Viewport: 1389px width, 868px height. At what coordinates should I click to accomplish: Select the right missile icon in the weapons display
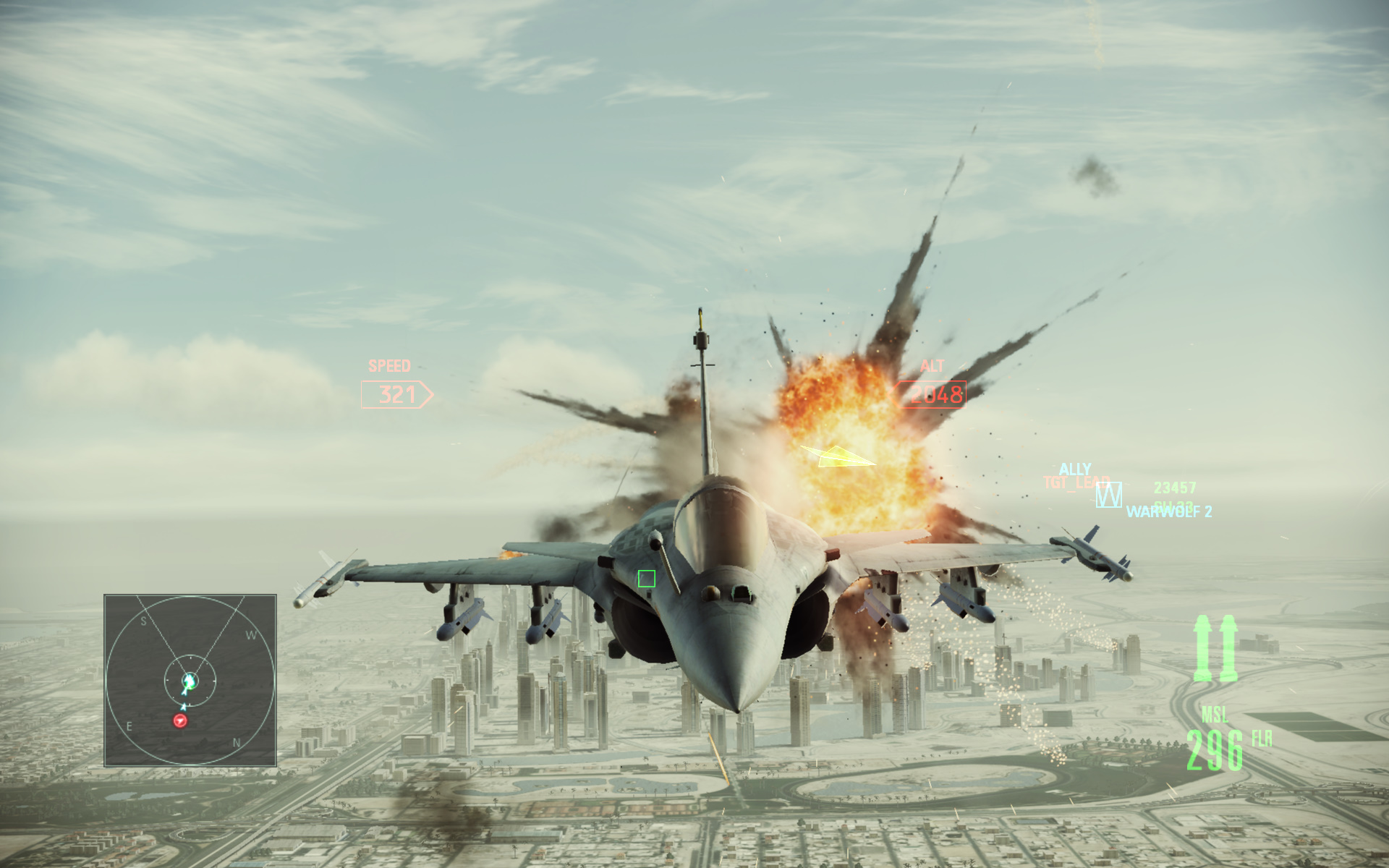[1228, 648]
